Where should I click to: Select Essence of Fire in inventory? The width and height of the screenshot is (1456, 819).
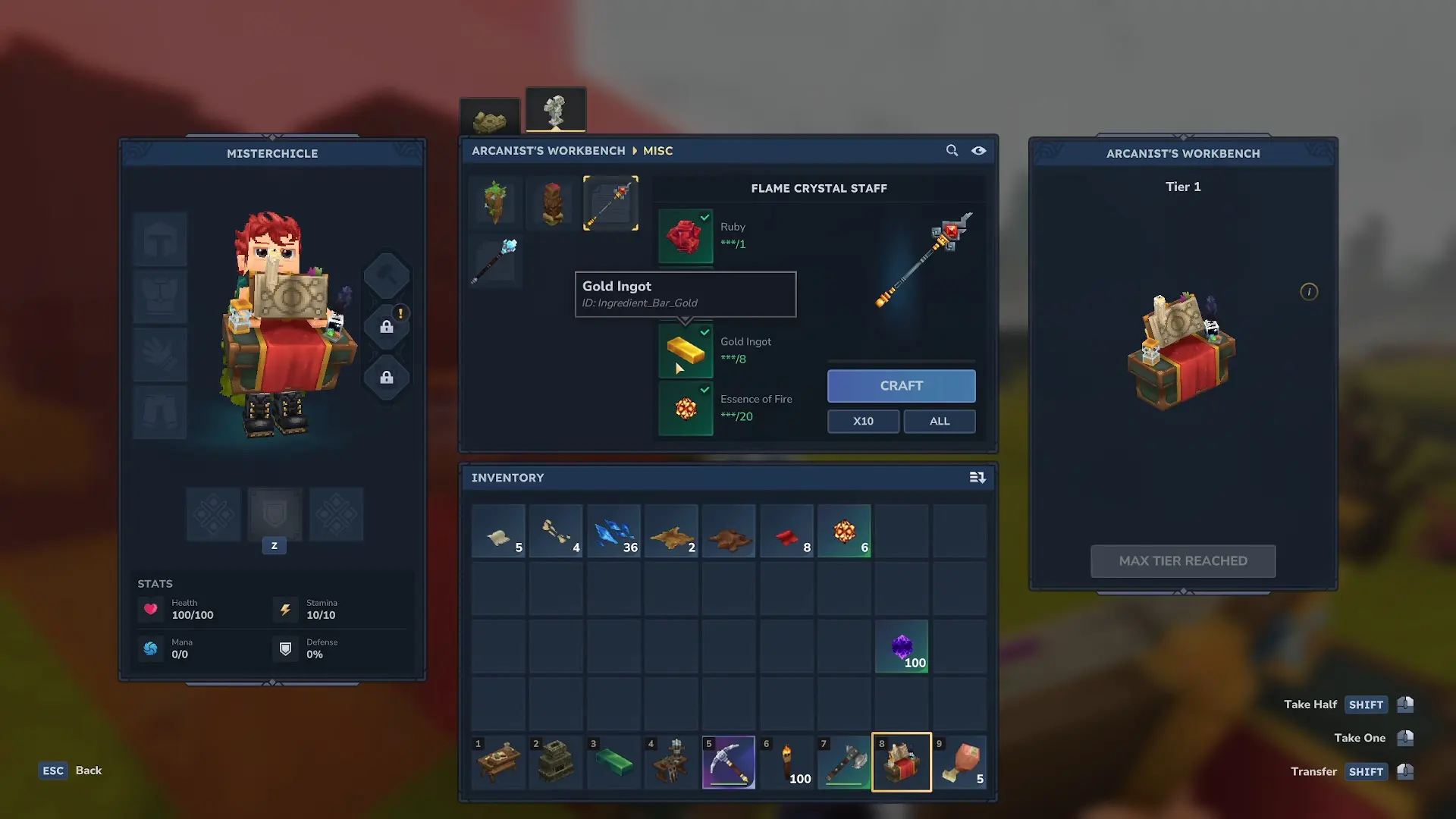(x=844, y=532)
